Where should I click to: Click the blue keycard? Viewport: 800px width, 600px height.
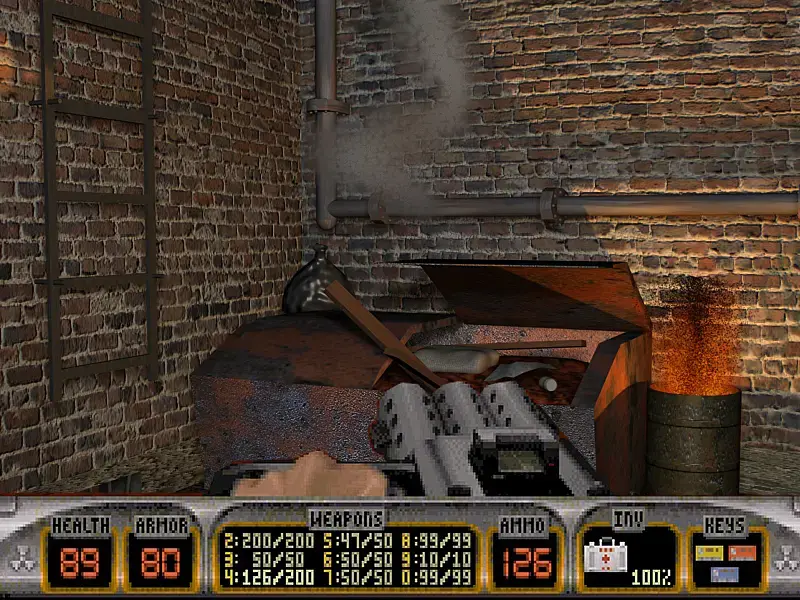[723, 574]
